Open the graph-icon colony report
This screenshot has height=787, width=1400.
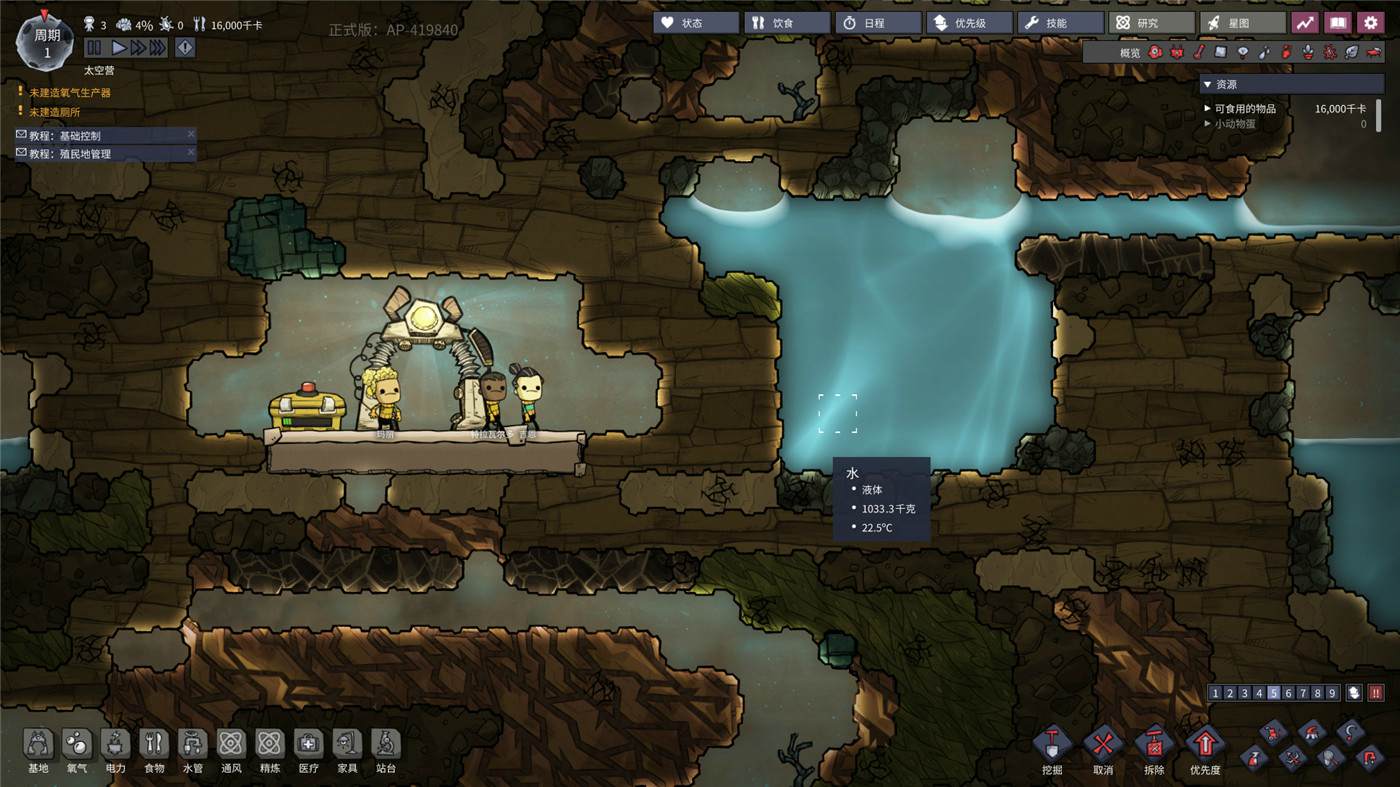point(1305,23)
